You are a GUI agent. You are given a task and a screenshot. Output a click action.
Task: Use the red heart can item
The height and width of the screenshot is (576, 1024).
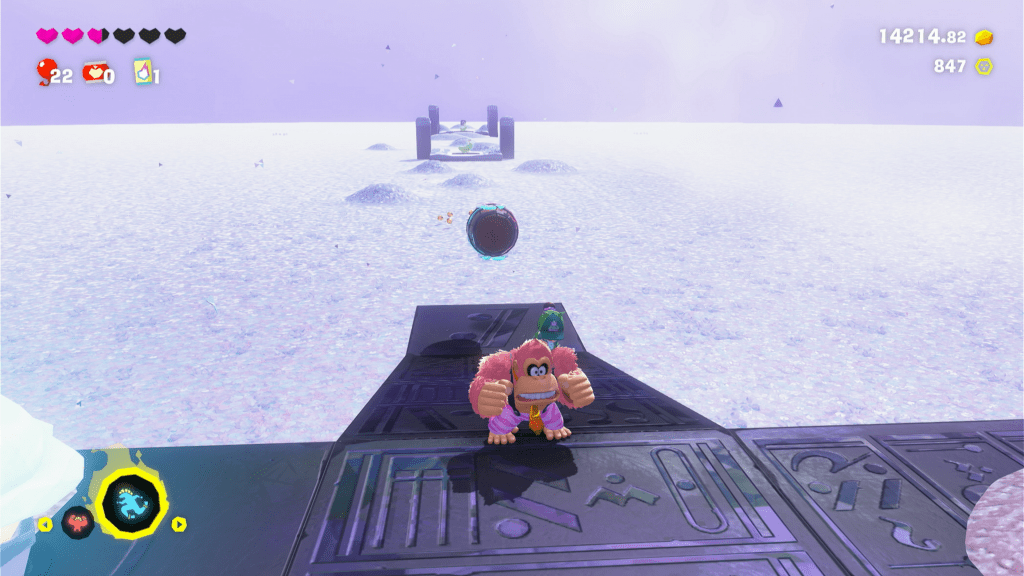click(94, 72)
